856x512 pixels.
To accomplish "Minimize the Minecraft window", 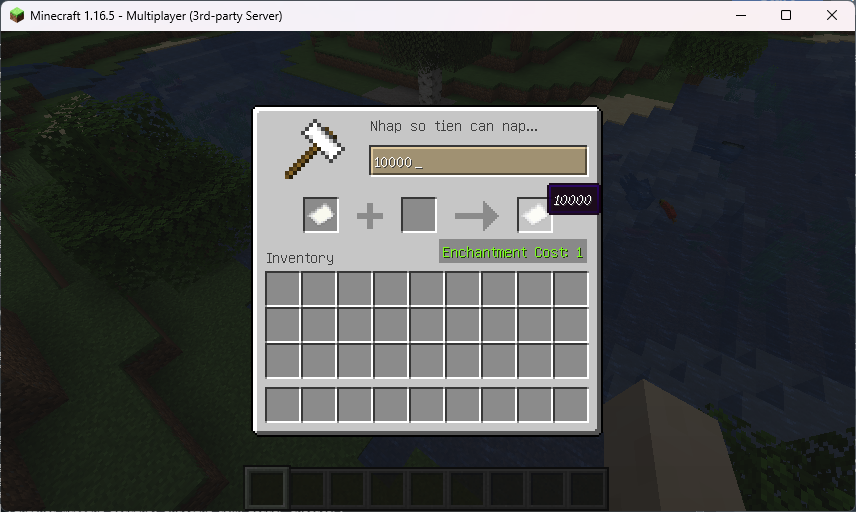I will click(740, 15).
